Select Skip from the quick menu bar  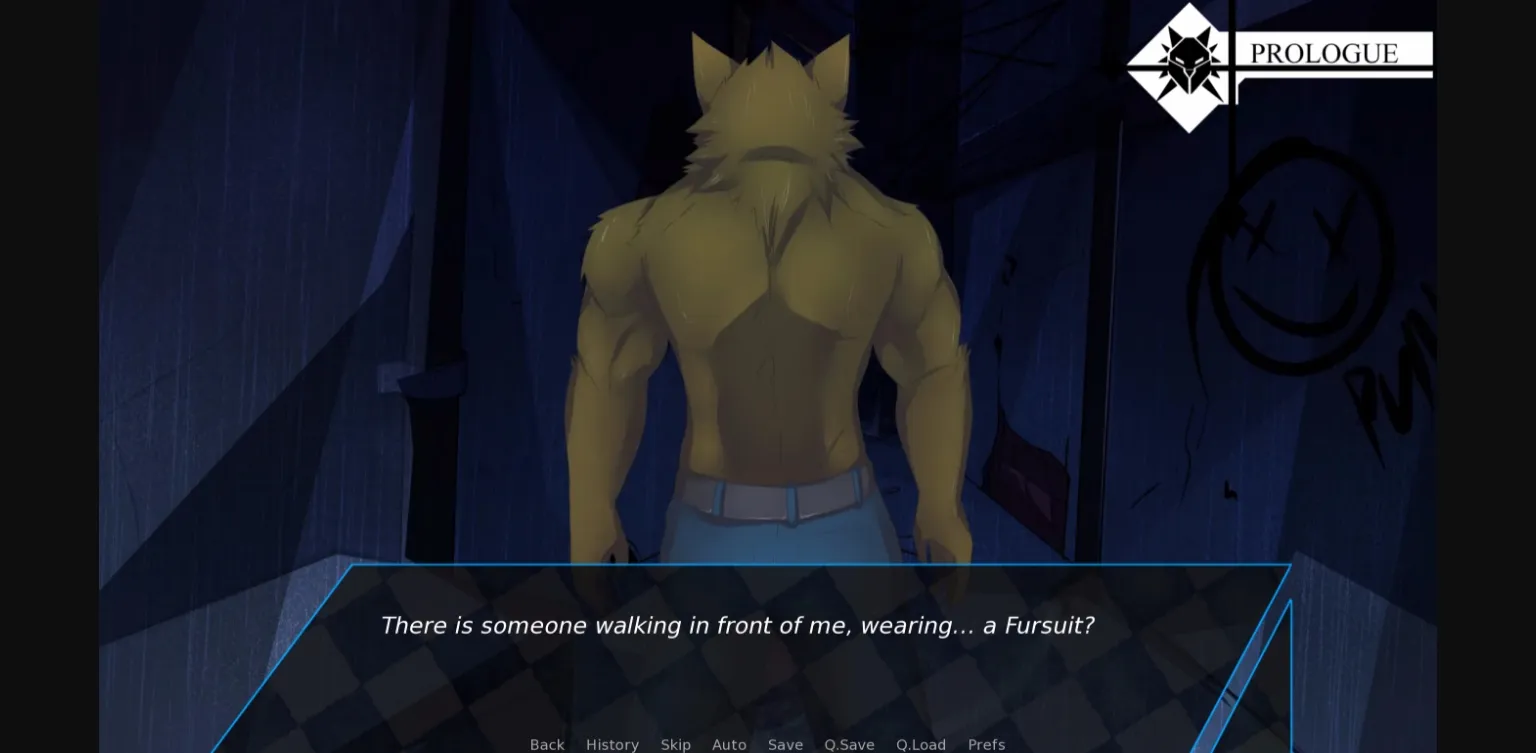coord(676,744)
